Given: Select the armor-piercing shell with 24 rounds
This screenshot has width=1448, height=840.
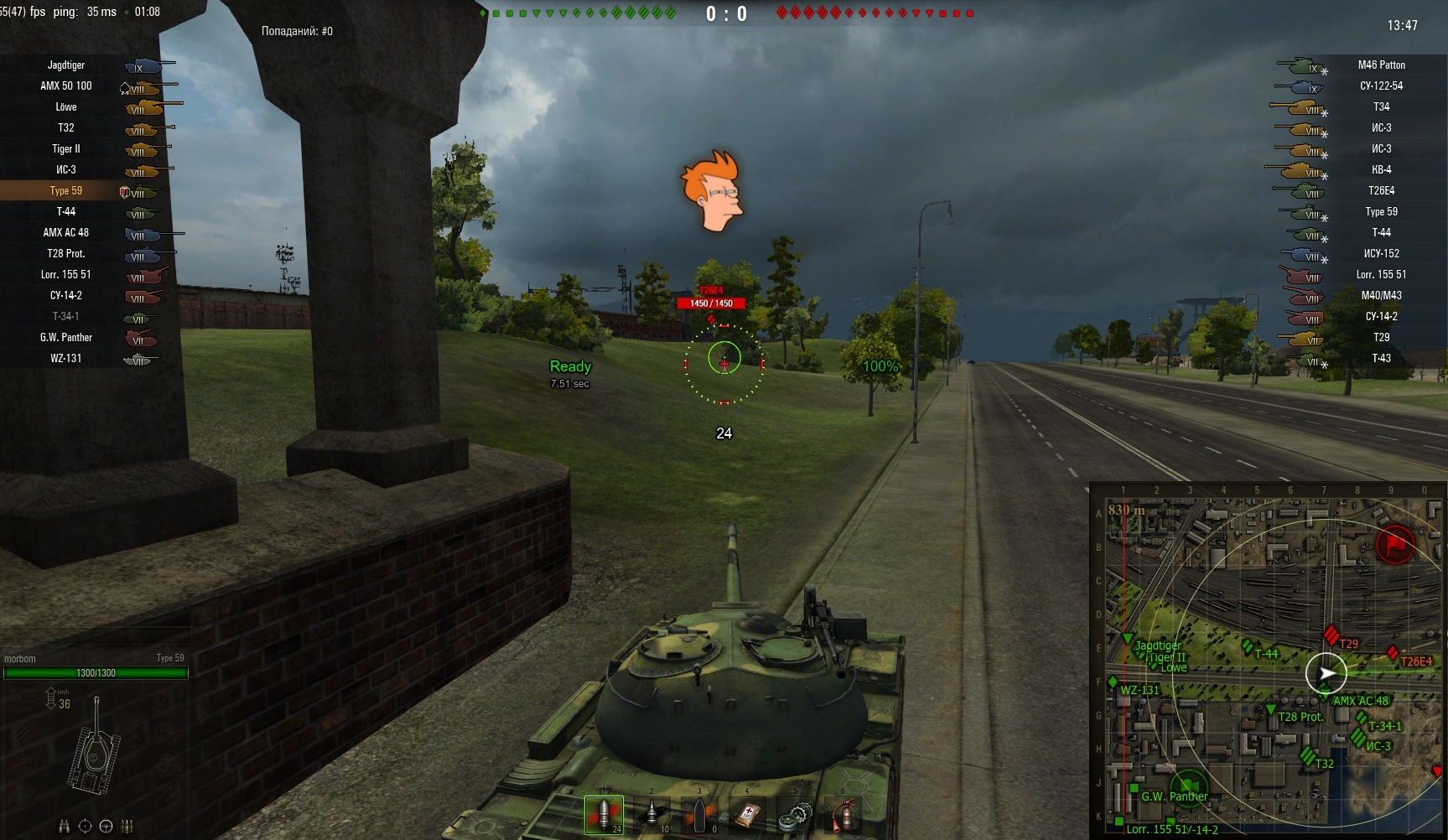Looking at the screenshot, I should 604,815.
